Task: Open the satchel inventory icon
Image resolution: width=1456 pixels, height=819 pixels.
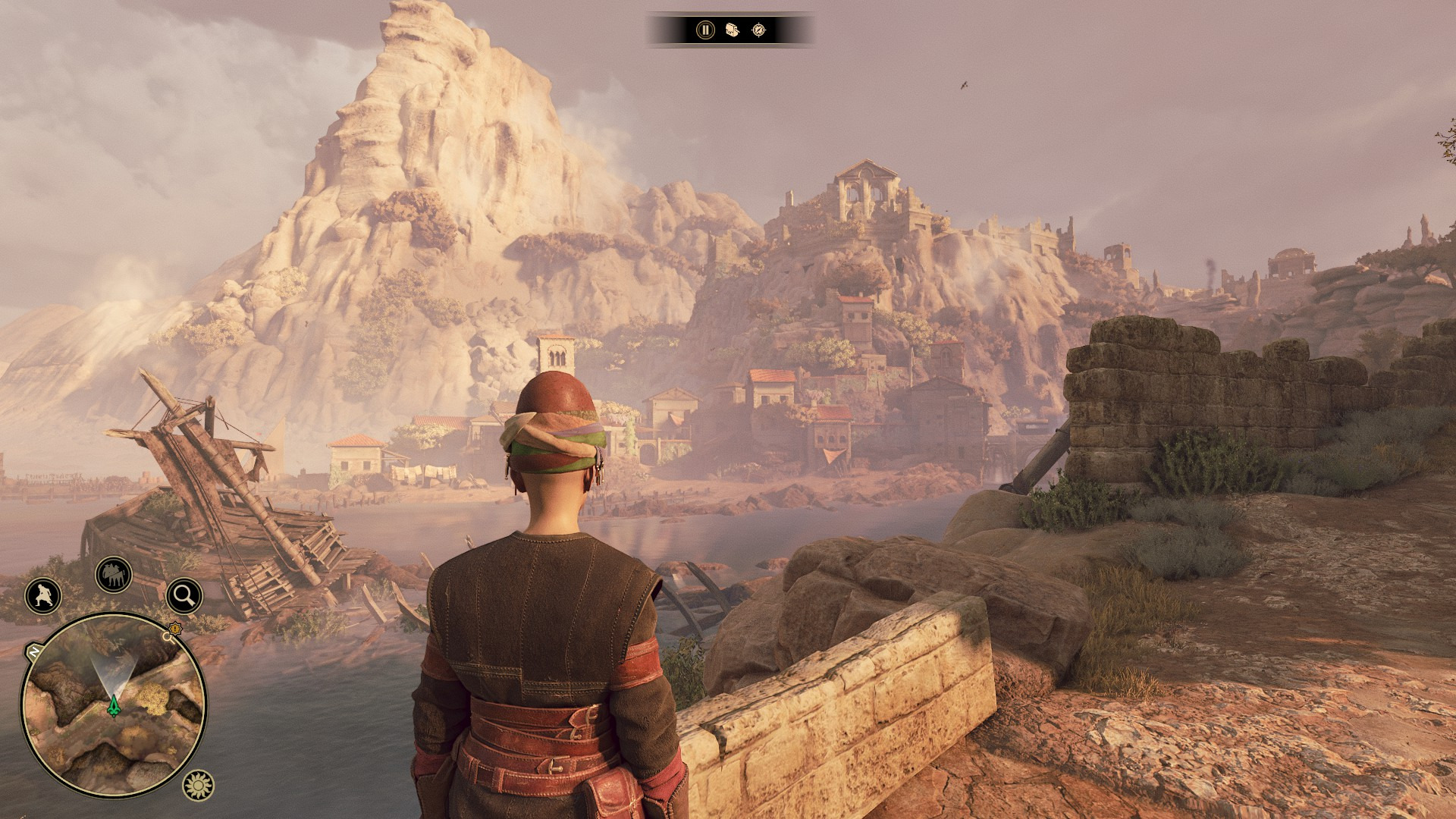Action: tap(732, 30)
